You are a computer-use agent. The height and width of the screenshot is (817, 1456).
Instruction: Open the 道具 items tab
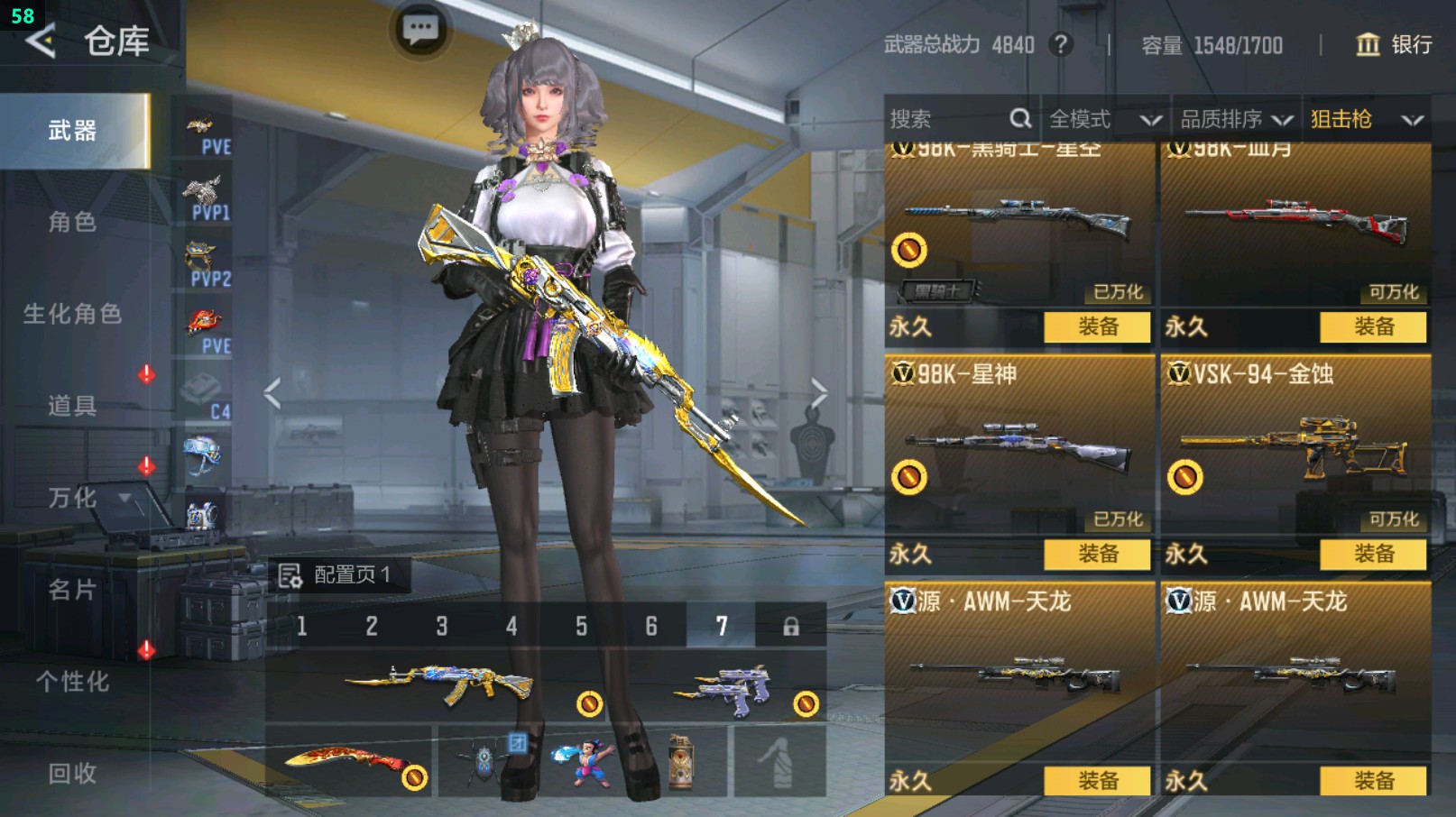point(72,406)
